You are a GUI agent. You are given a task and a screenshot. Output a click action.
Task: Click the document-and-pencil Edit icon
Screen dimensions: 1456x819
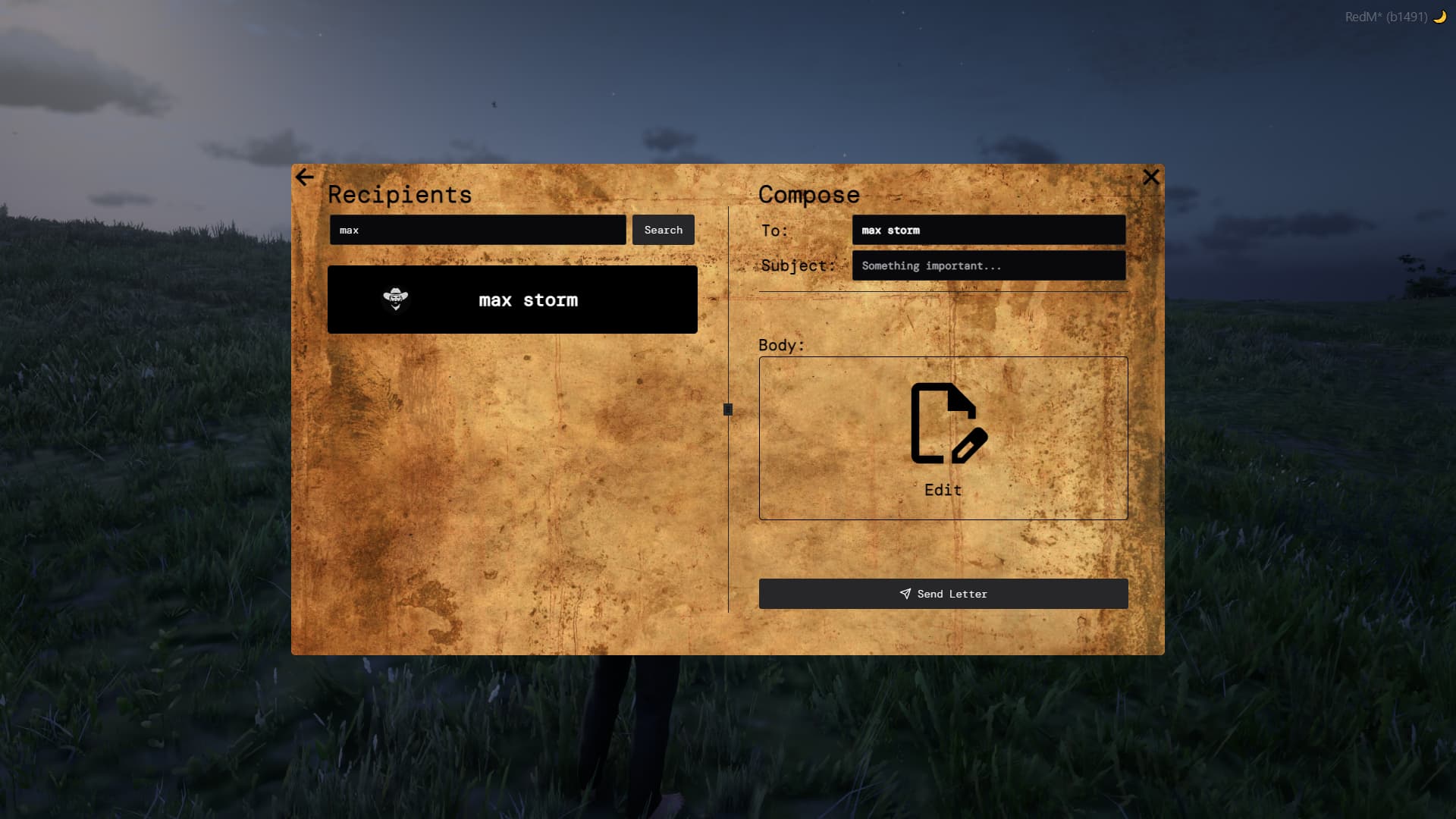(946, 425)
